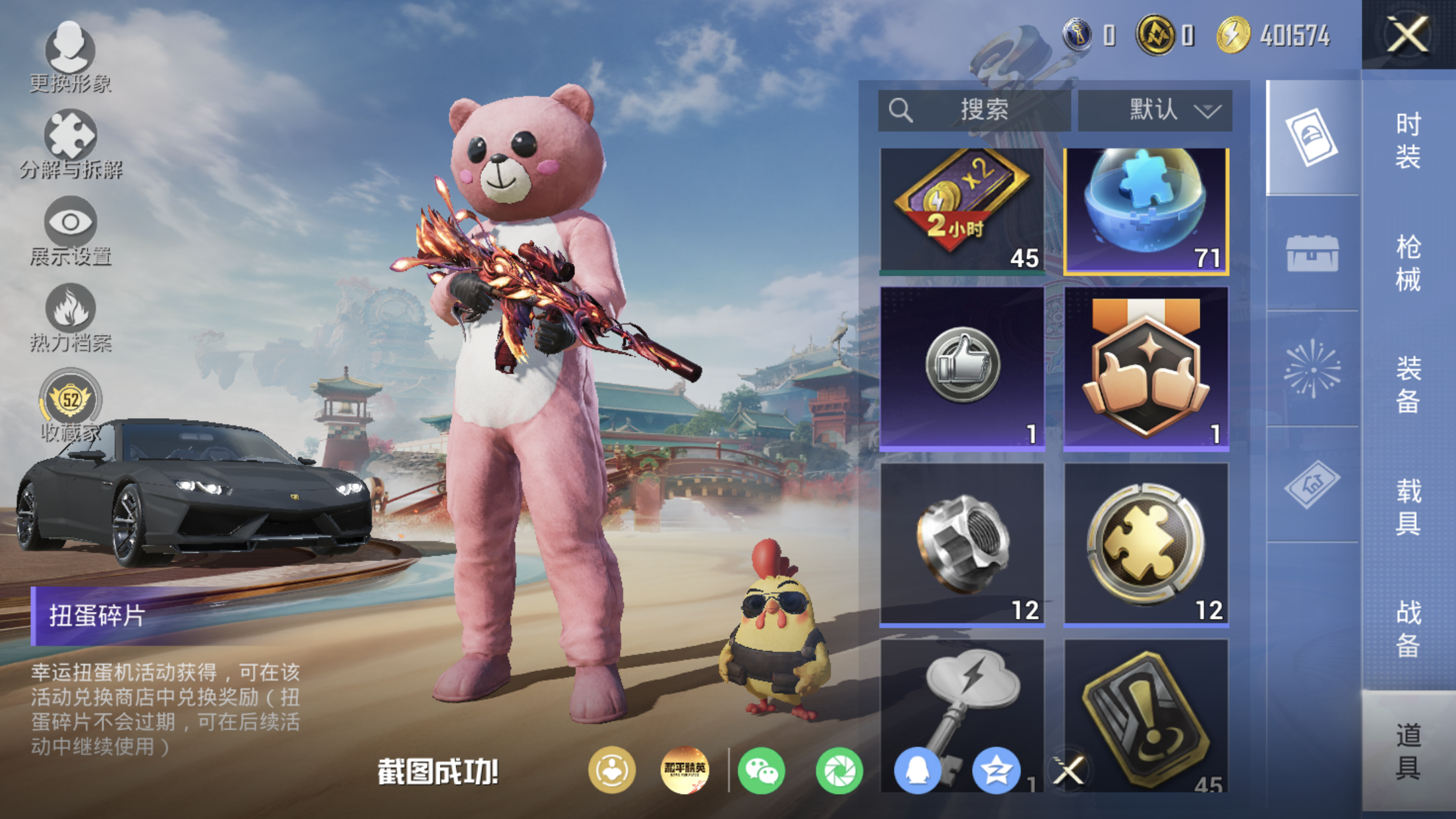The image size is (1456, 819).
Task: Select the blue puzzle capsule item
Action: (1146, 210)
